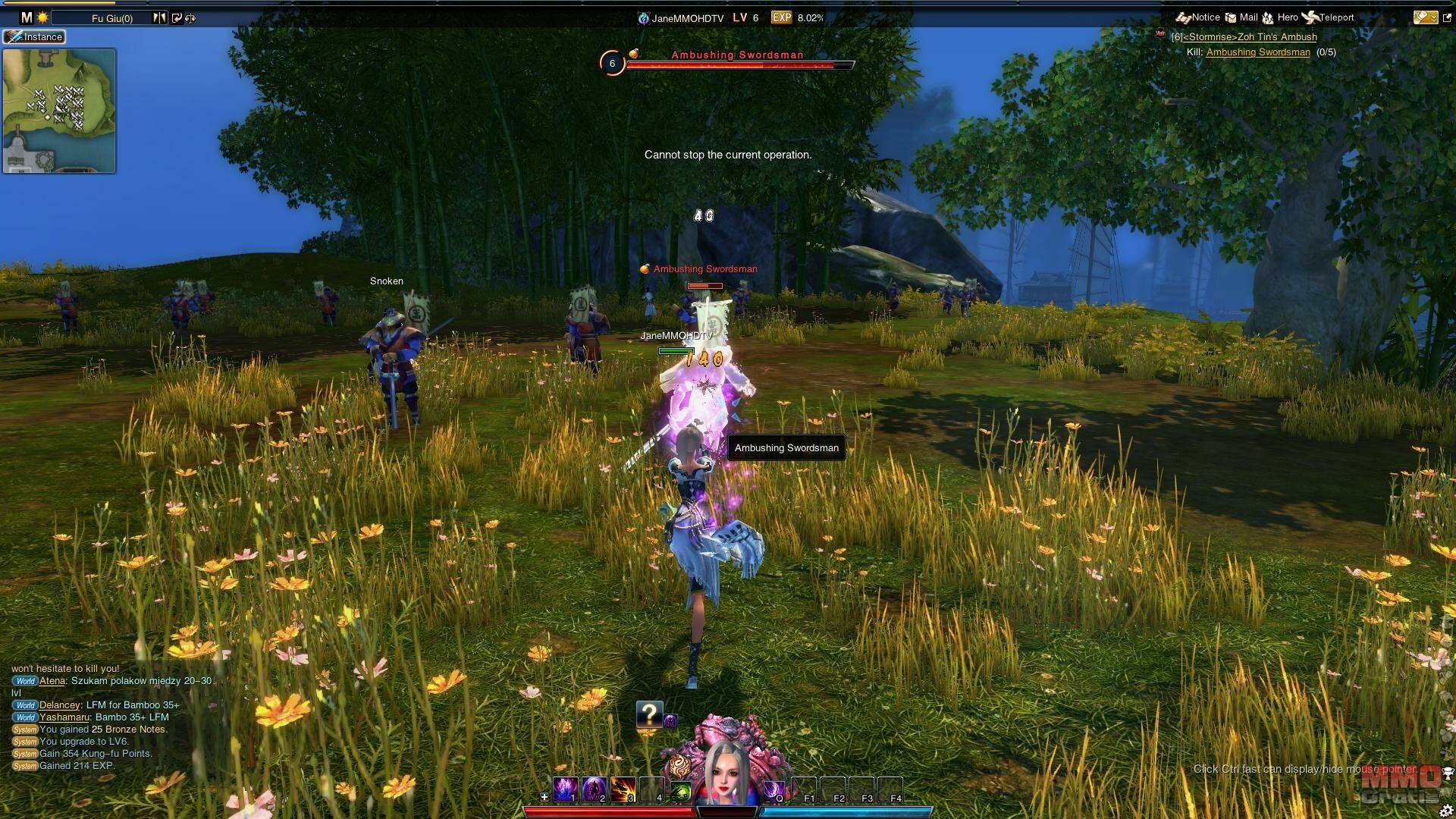Open the Mail inbox
Image resolution: width=1456 pixels, height=819 pixels.
click(1241, 17)
